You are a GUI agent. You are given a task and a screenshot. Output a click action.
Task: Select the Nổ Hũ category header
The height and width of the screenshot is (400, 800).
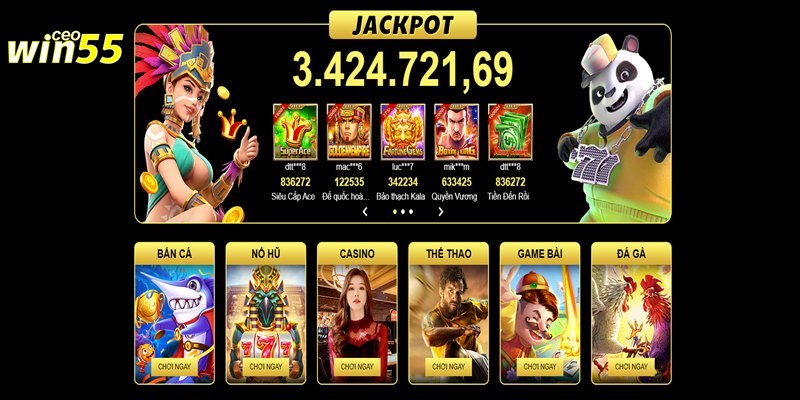coord(266,254)
